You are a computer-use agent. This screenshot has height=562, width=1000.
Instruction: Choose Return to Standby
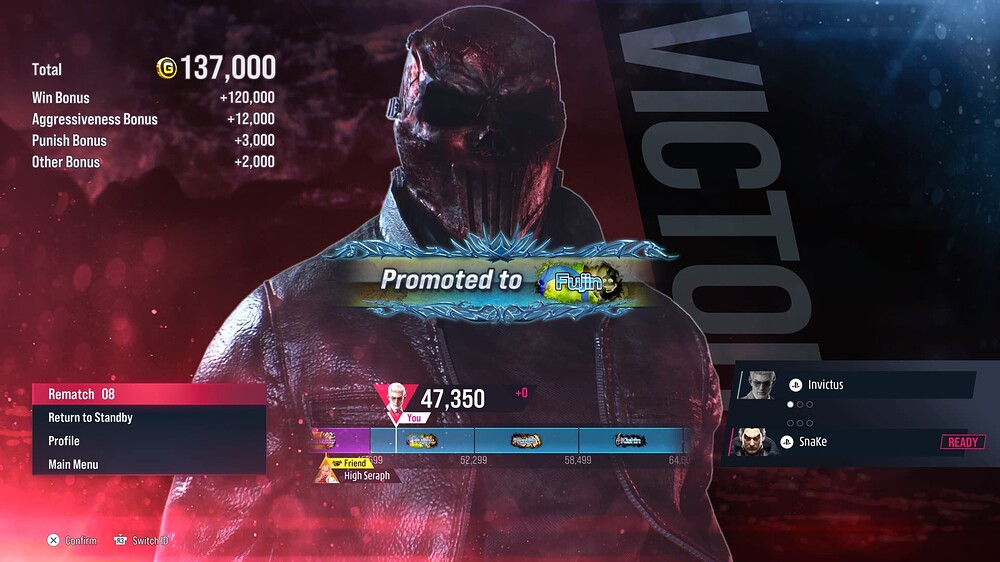point(148,417)
